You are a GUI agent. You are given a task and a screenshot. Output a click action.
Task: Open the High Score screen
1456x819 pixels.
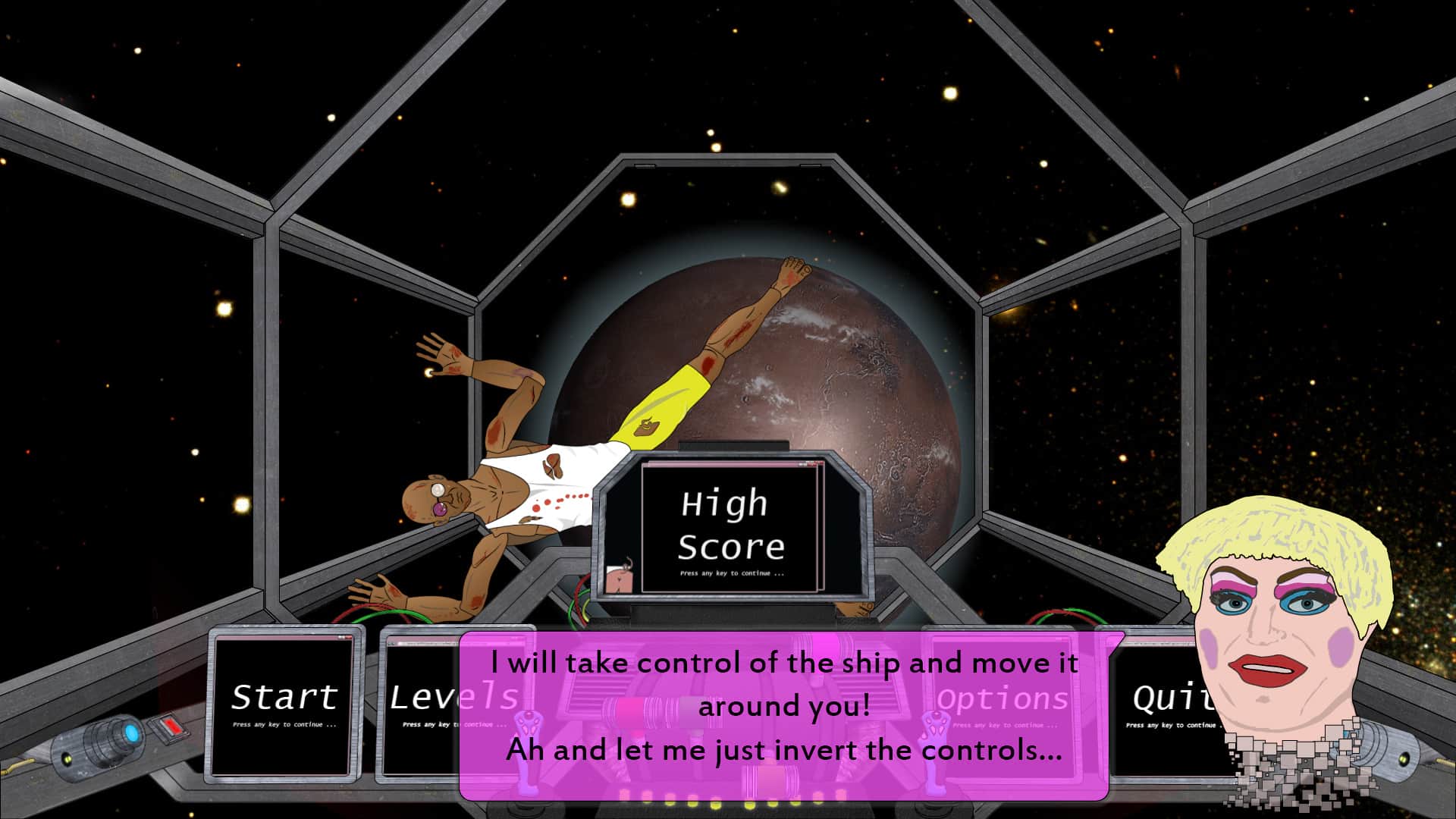(x=730, y=528)
